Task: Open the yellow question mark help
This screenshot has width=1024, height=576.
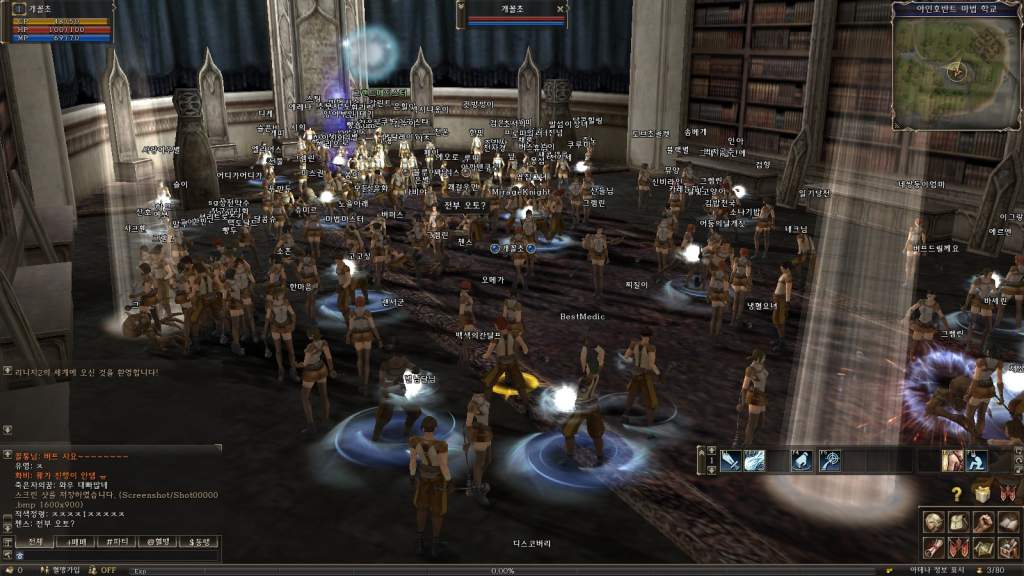Action: tap(957, 494)
